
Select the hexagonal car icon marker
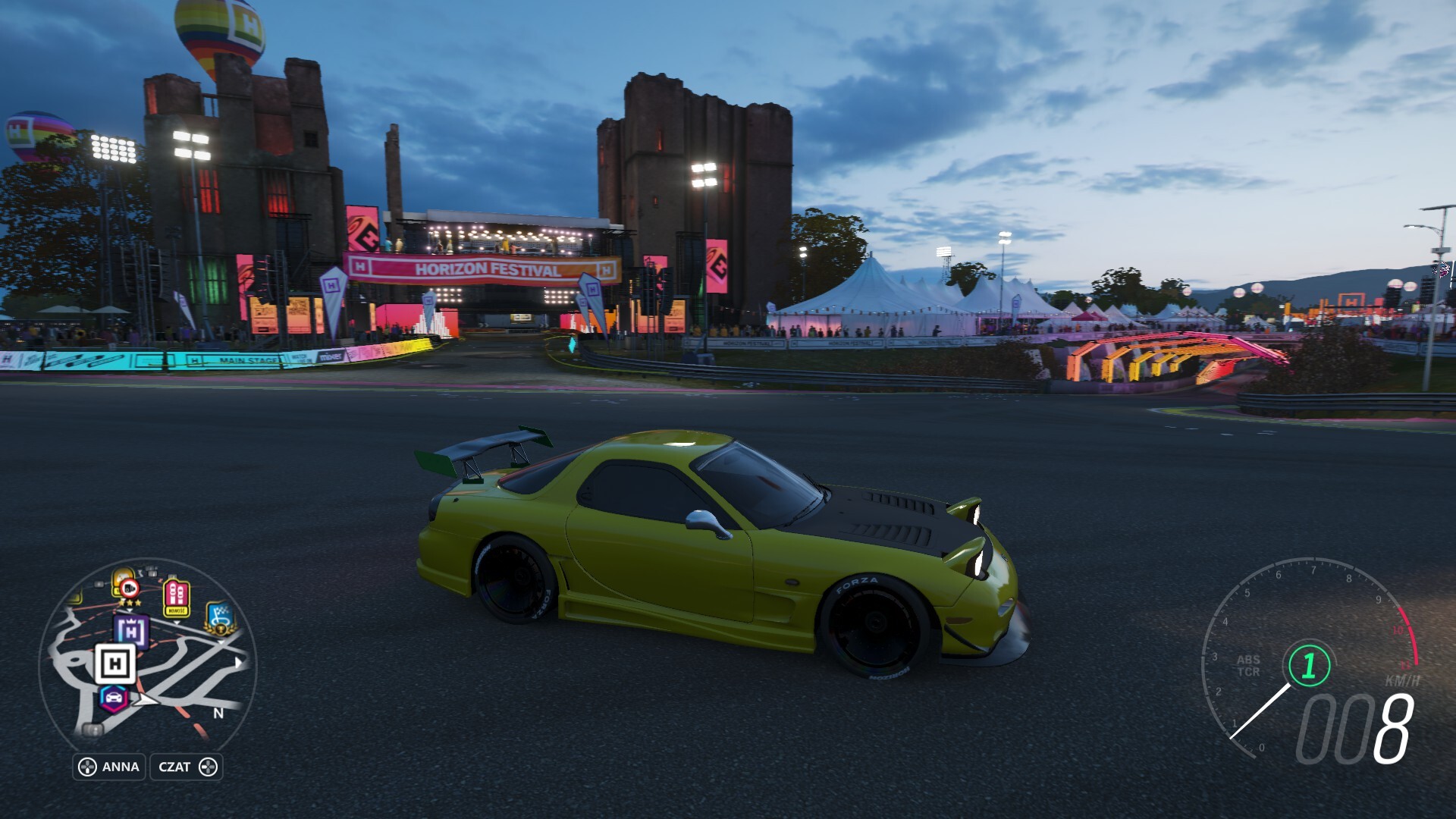click(x=114, y=698)
